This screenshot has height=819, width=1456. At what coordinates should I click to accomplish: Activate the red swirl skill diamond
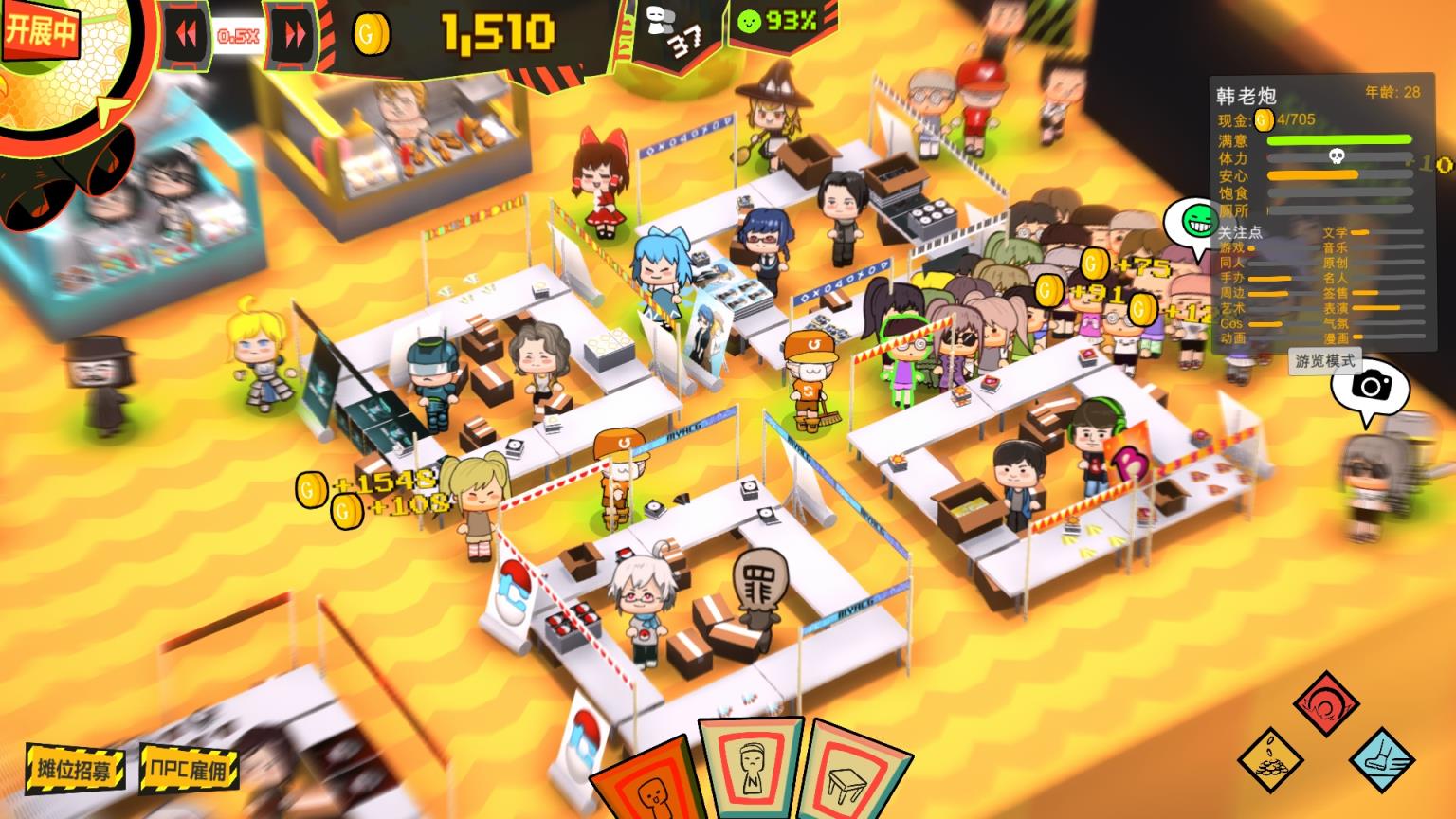(x=1326, y=703)
